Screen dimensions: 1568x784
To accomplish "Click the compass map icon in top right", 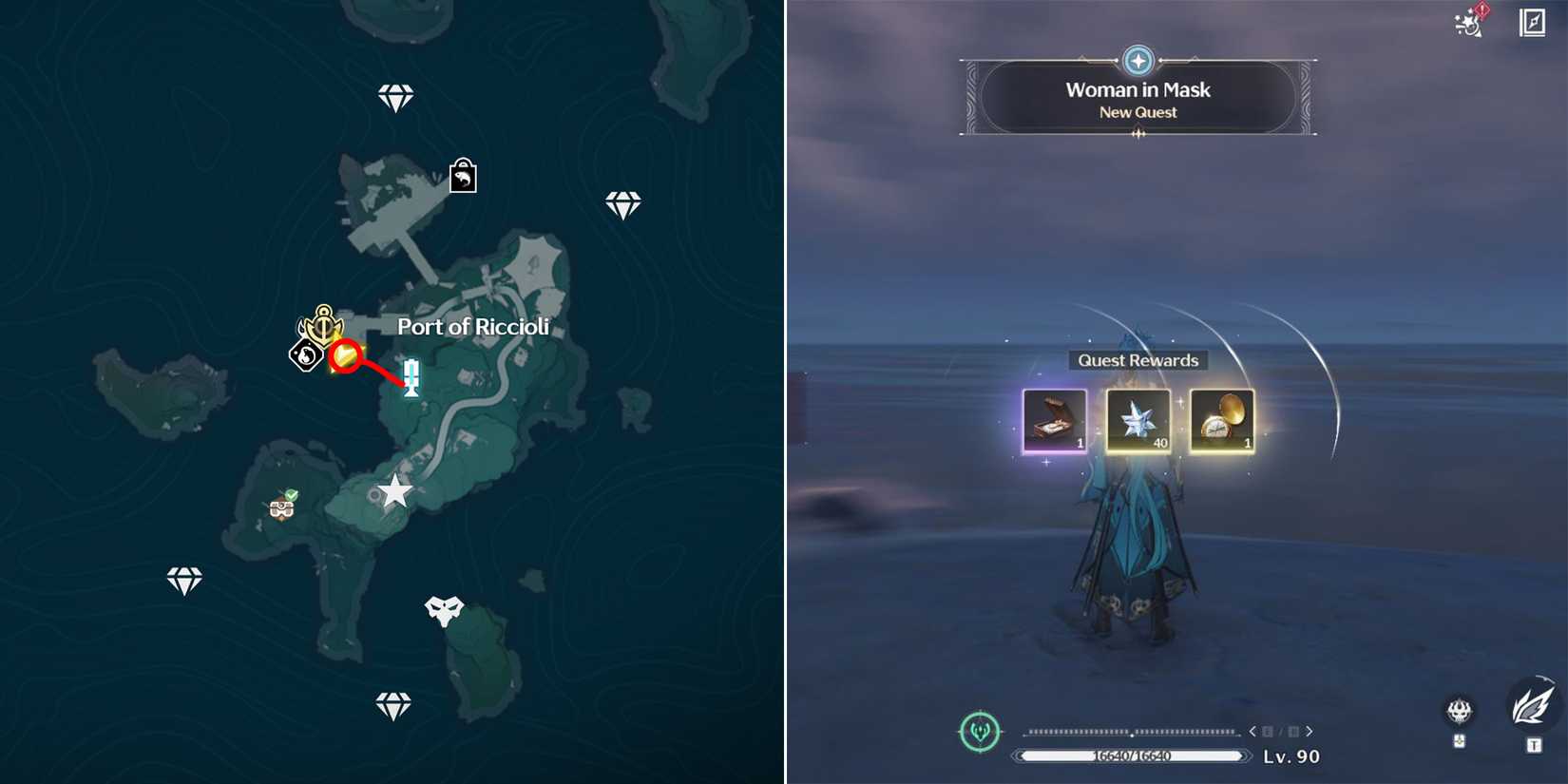I will 1534,22.
